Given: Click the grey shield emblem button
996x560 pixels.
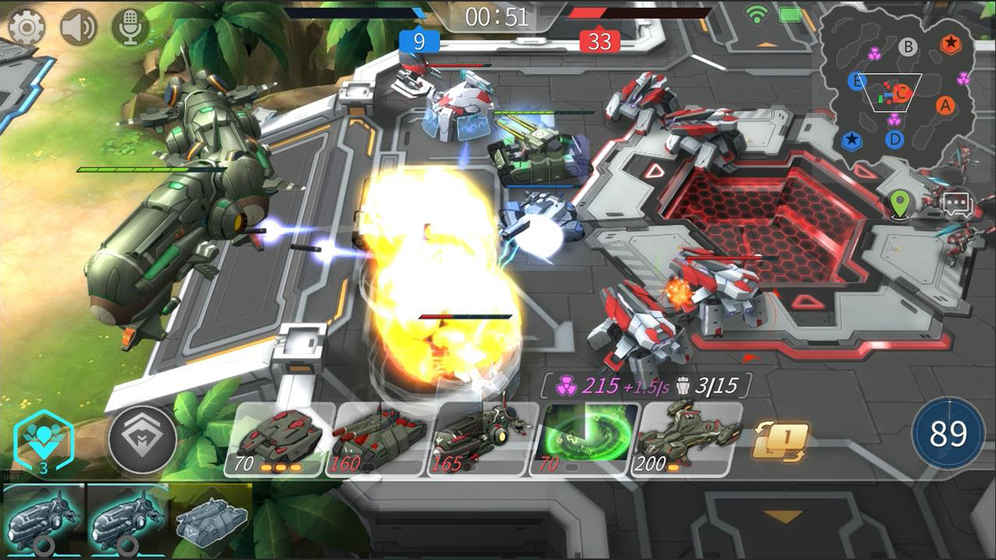Looking at the screenshot, I should click(x=141, y=440).
